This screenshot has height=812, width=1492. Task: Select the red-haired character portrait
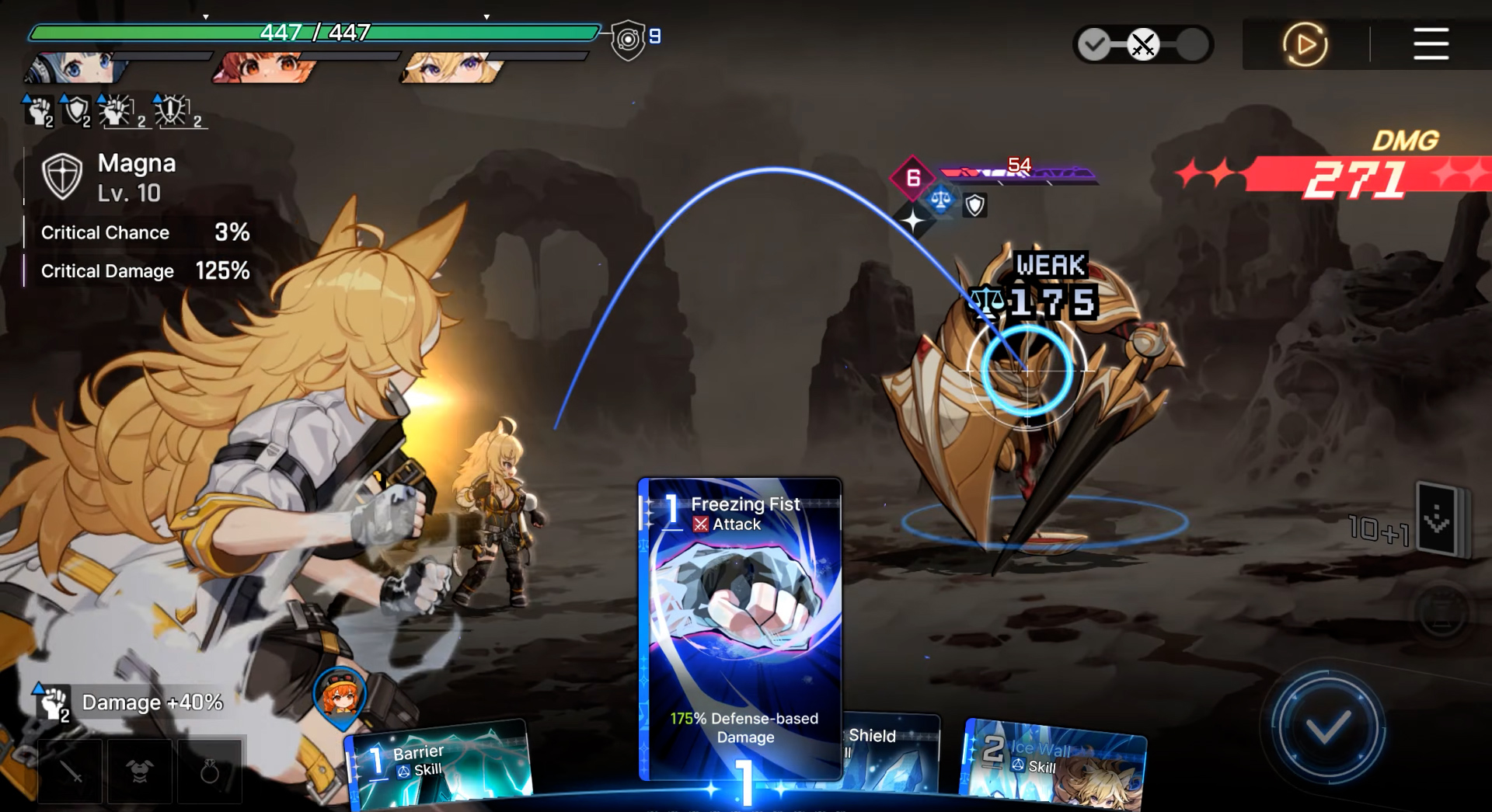(264, 68)
